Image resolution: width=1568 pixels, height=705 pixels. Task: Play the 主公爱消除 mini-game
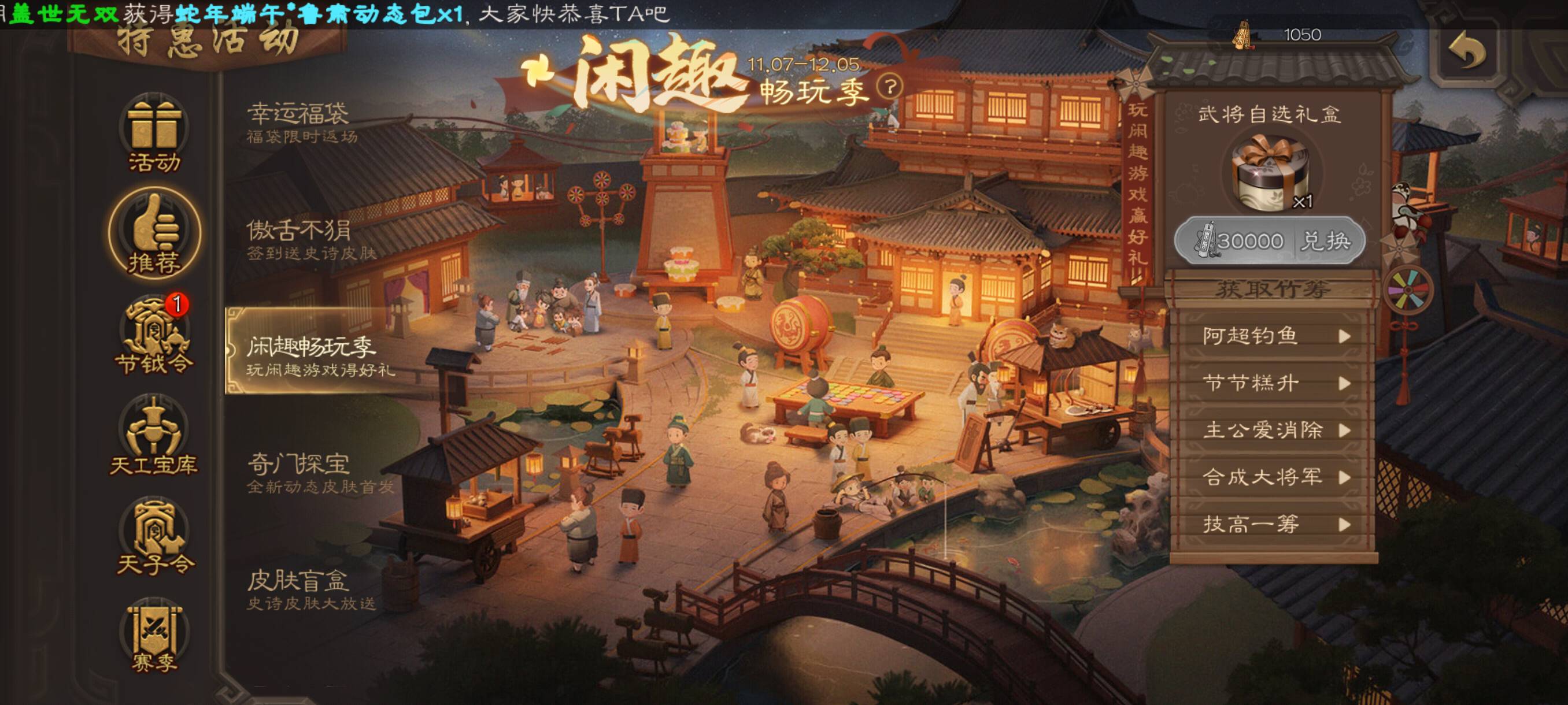pos(1272,430)
